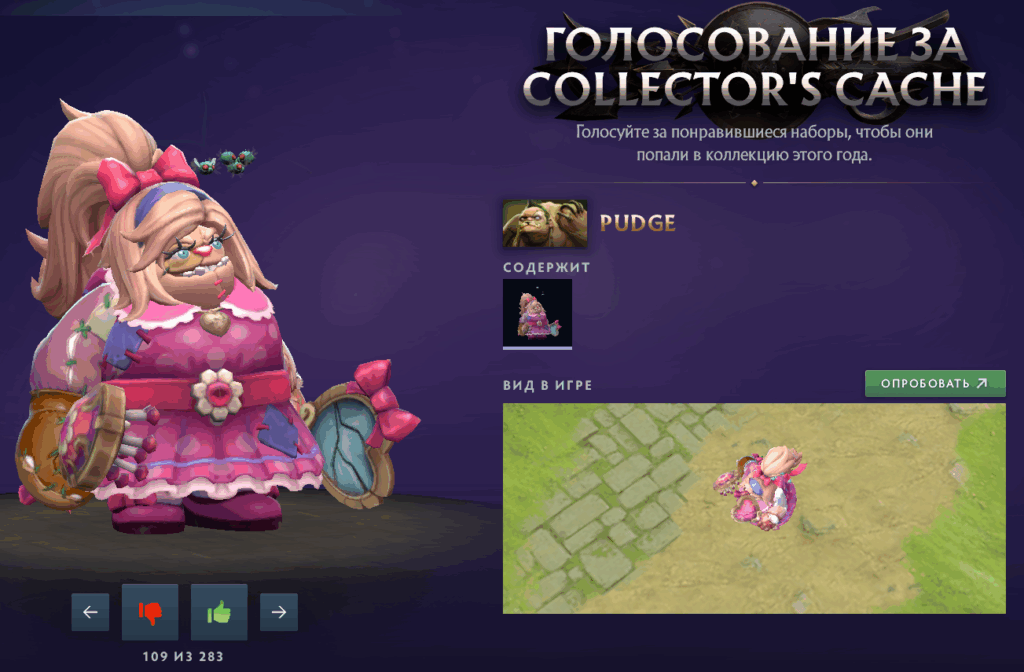Click the green Опробовать try-out button
The image size is (1024, 672).
click(x=935, y=383)
